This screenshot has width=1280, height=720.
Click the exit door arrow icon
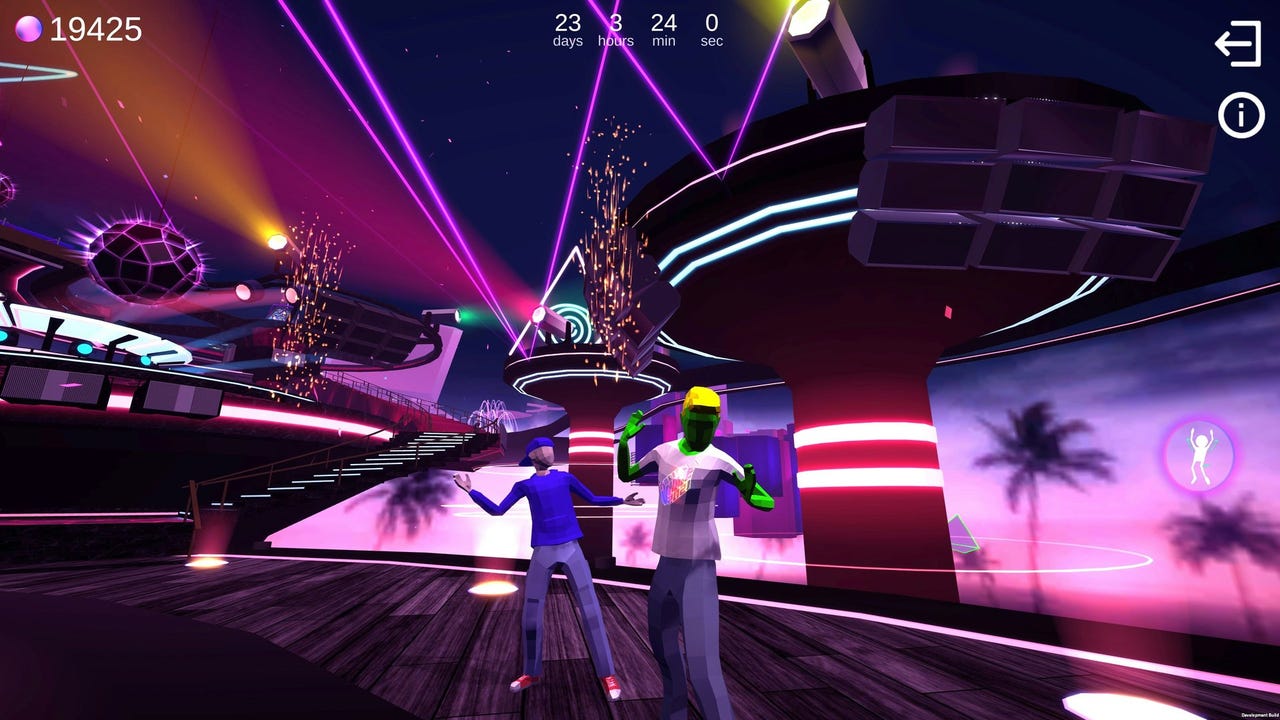pyautogui.click(x=1238, y=44)
